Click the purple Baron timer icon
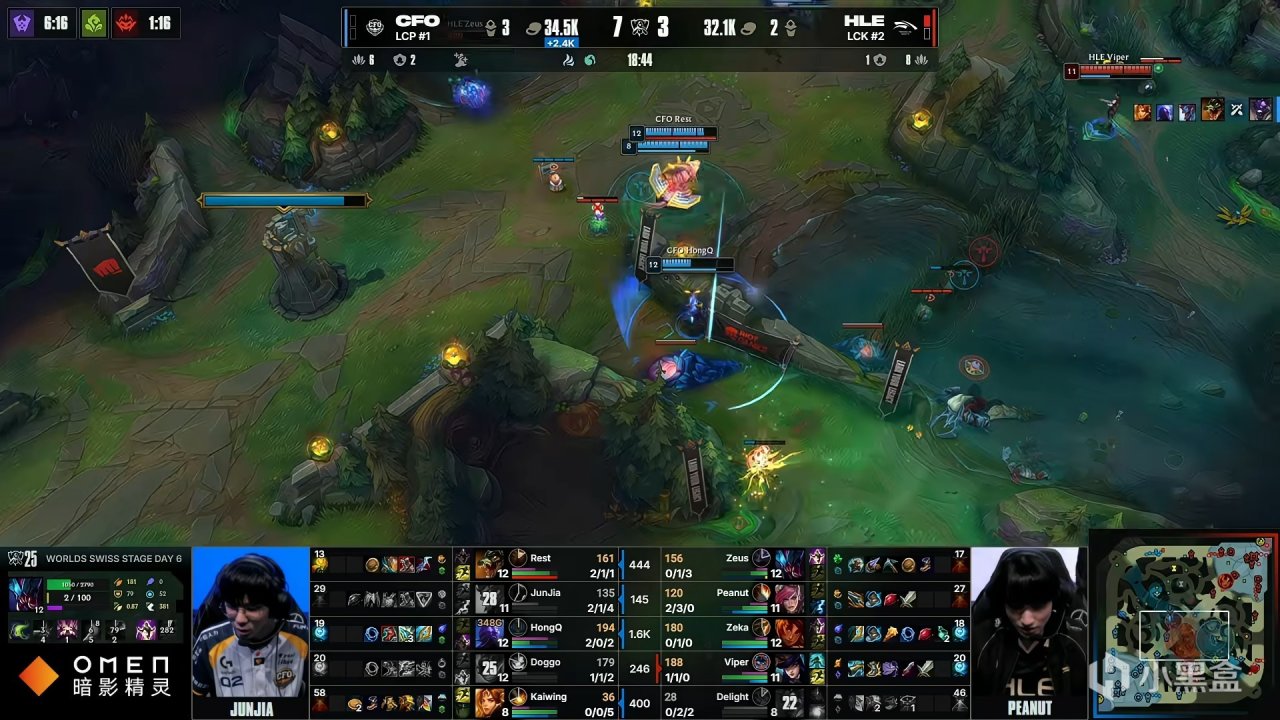This screenshot has height=720, width=1280. click(x=22, y=22)
